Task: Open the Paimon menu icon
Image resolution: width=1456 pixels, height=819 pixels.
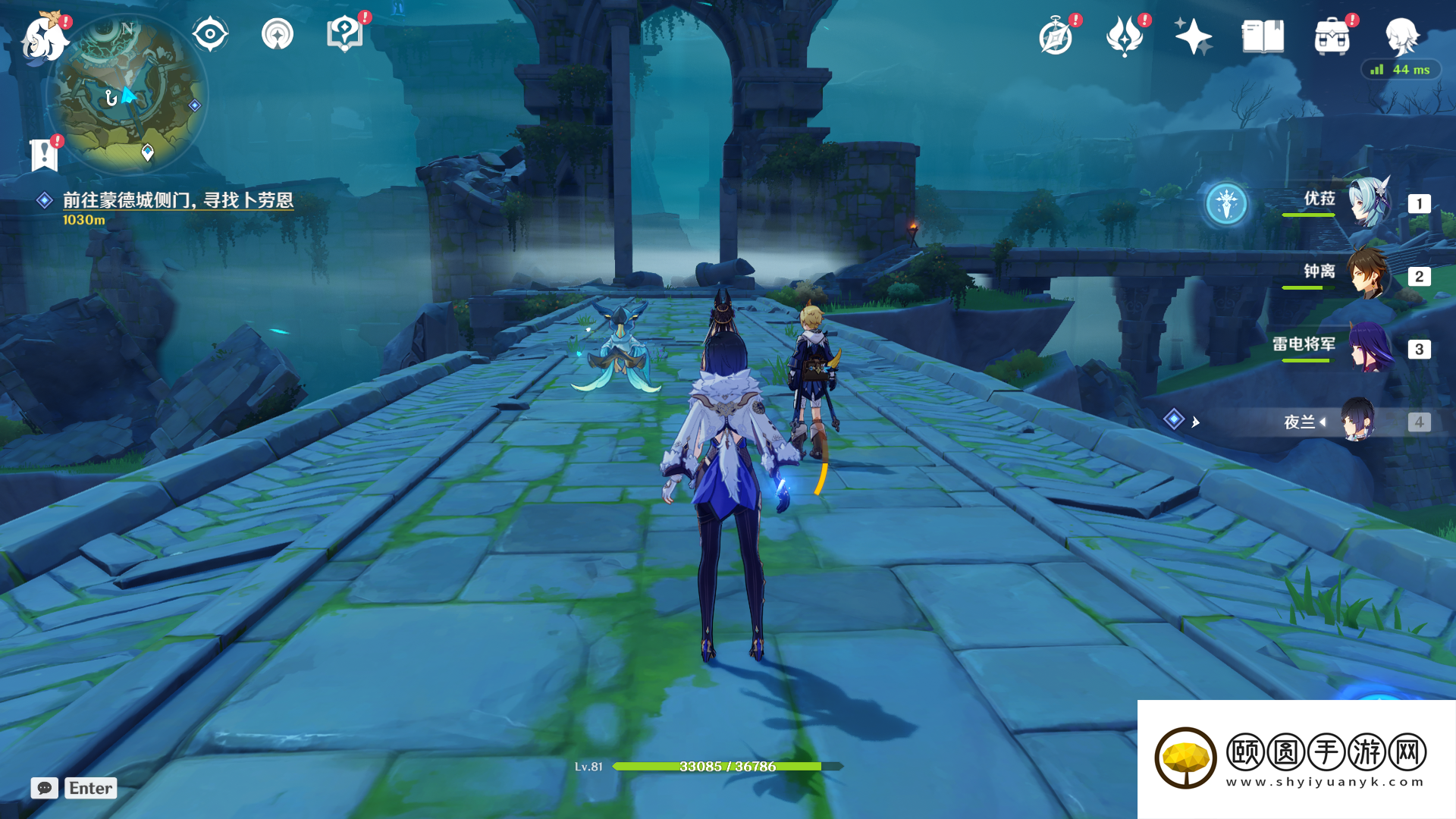Action: tap(44, 38)
